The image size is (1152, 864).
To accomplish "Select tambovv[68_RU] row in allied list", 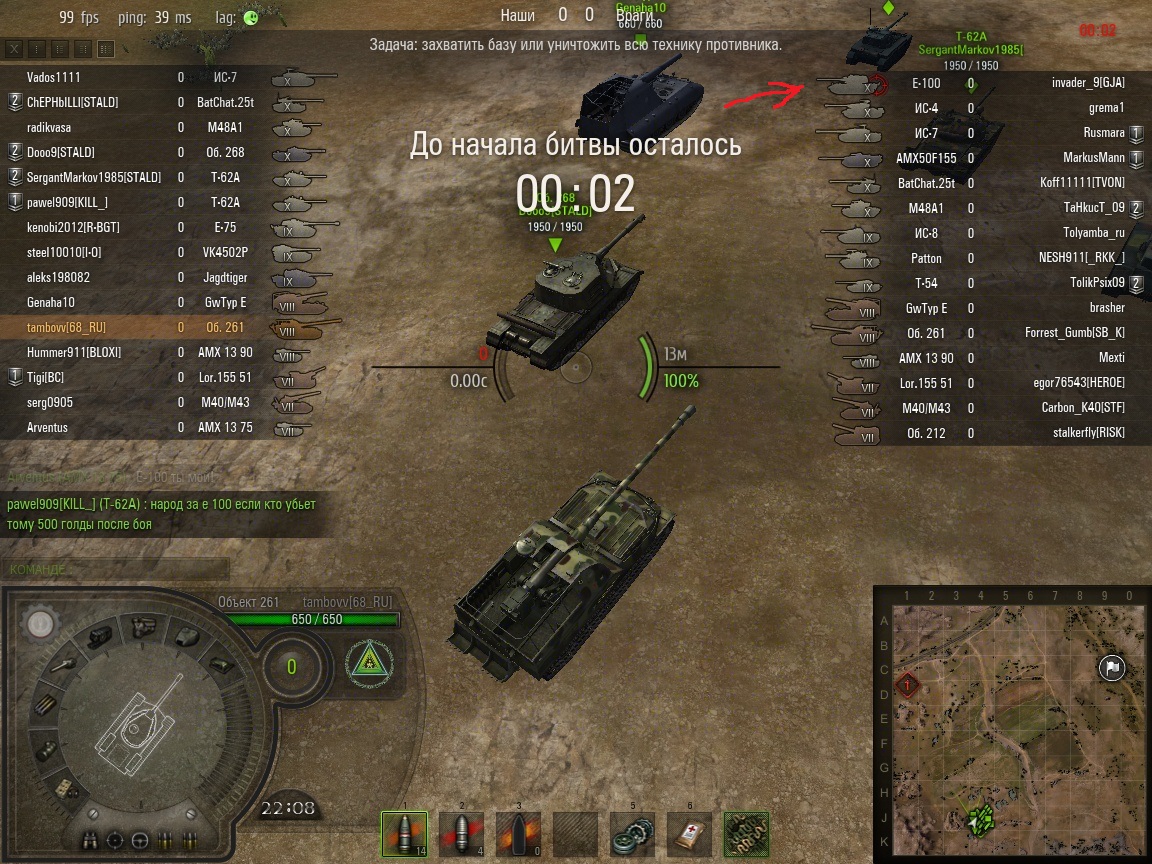I will click(66, 328).
